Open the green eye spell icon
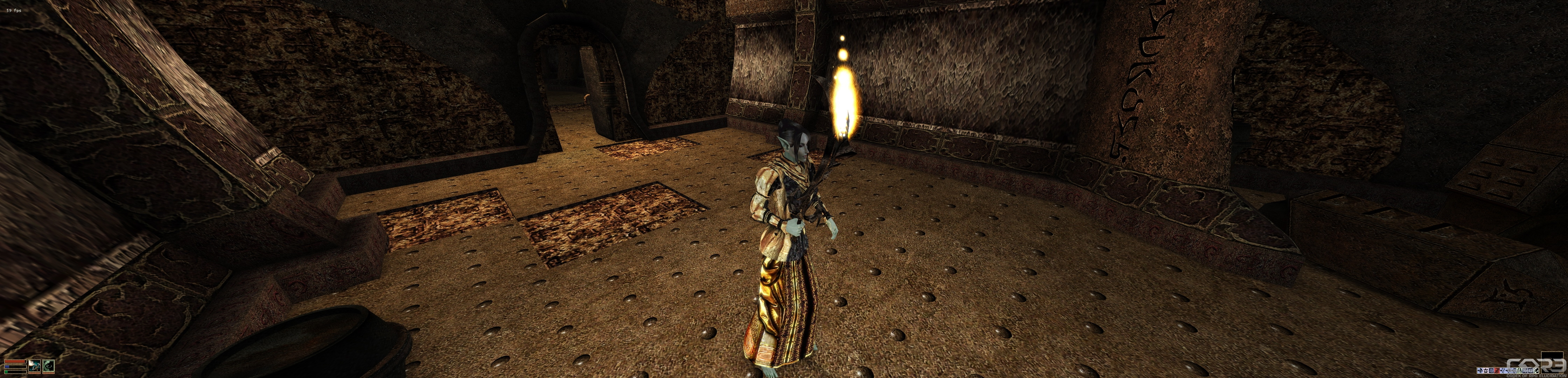Screen dimensions: 1568x378 click(x=48, y=366)
